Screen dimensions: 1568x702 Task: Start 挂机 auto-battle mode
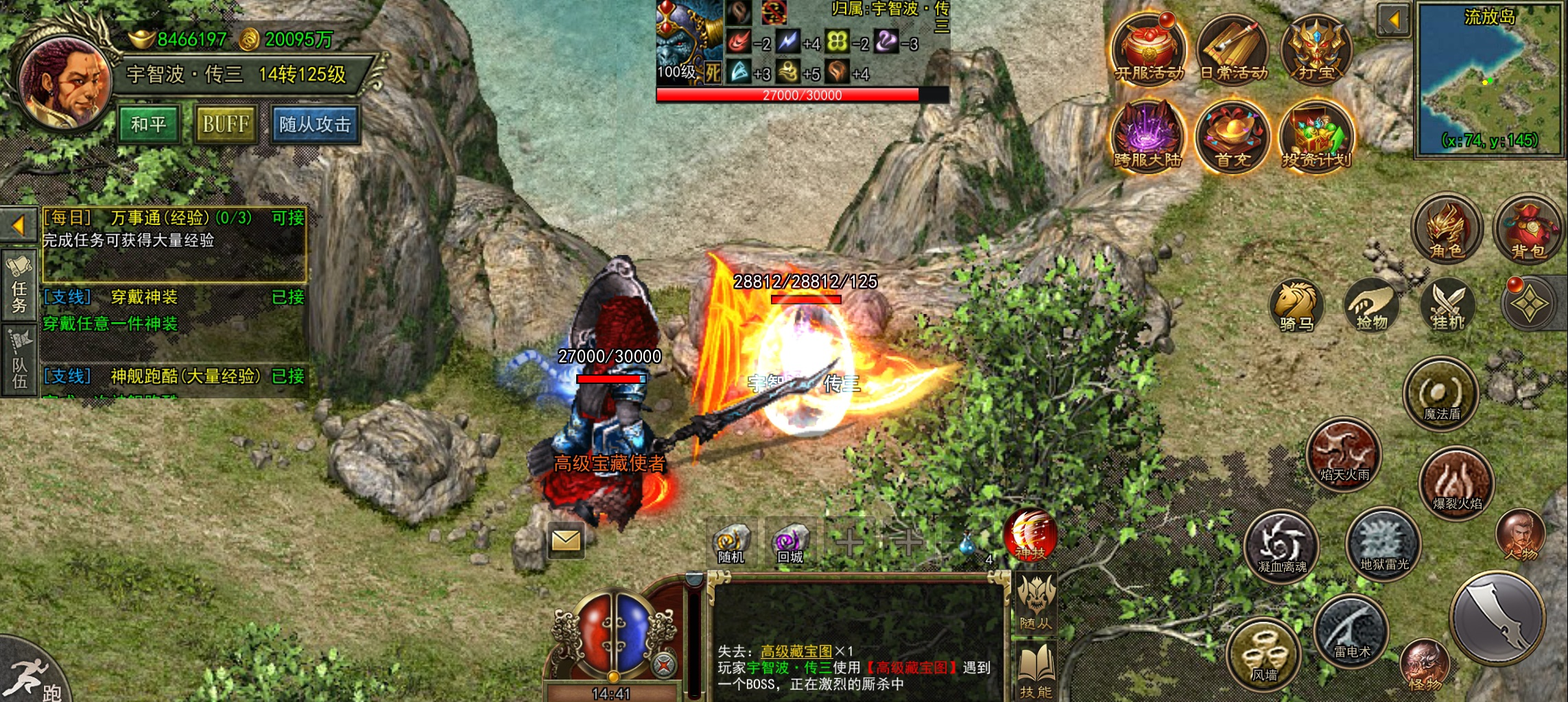pyautogui.click(x=1447, y=306)
